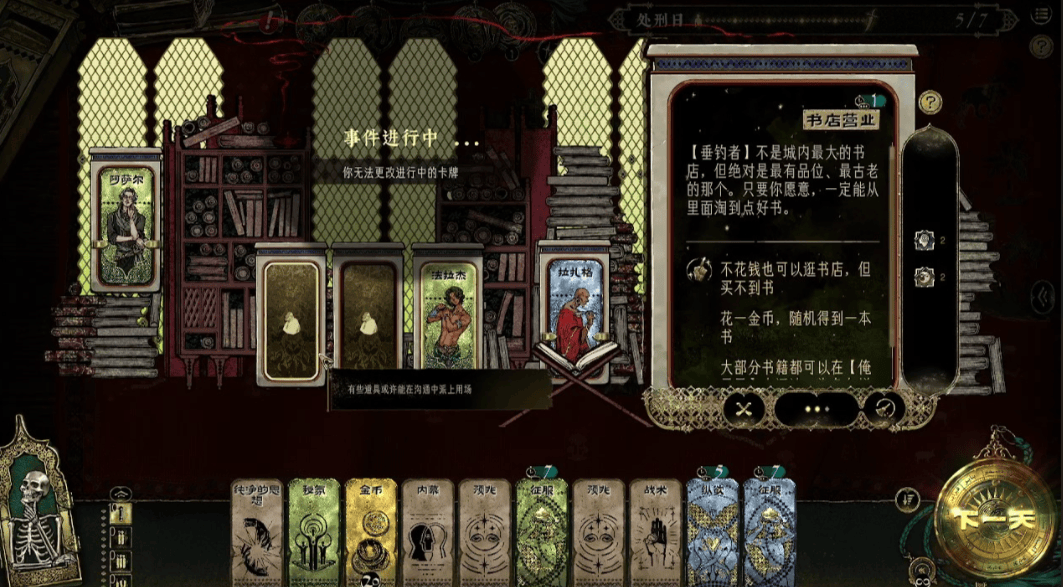This screenshot has height=587, width=1063.
Task: Pick the 纯净的思想 card
Action: tap(258, 530)
